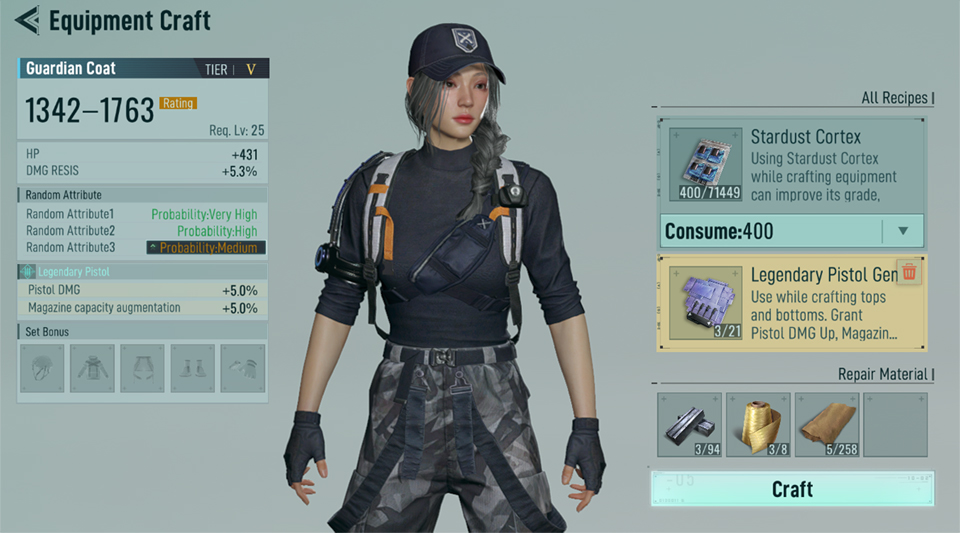
Task: Remove the Legendary Pistol Gen material with trash icon
Action: click(x=909, y=272)
